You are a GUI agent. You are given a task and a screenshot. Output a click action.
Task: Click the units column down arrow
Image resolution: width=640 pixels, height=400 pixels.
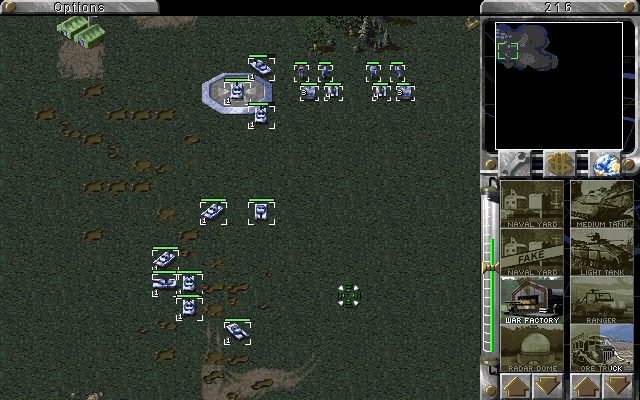619,386
